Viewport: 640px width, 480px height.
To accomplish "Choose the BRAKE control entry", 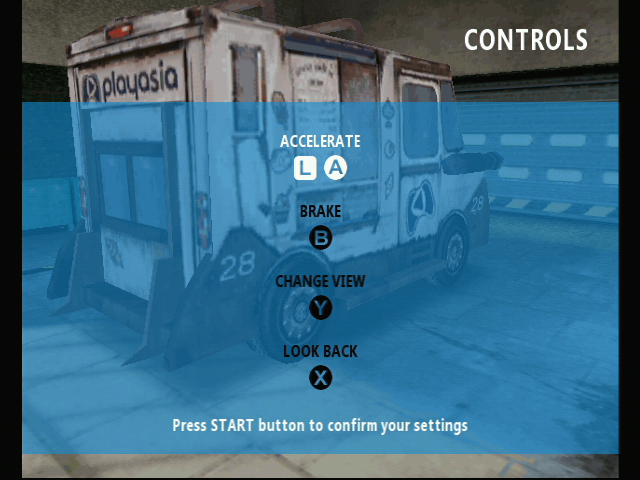I will 320,212.
